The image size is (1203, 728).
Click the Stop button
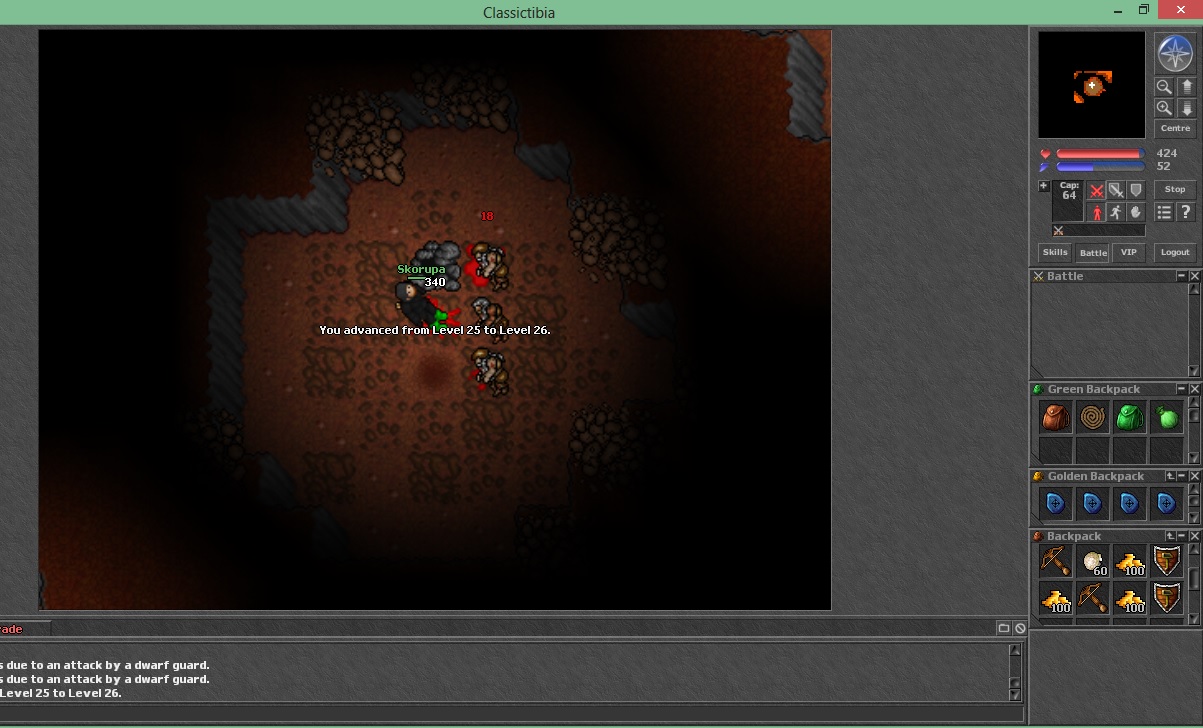point(1175,189)
